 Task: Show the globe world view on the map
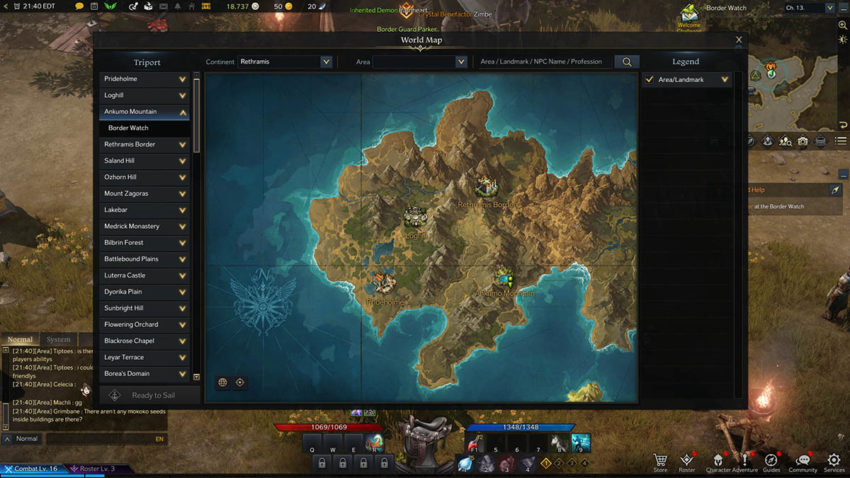pyautogui.click(x=222, y=382)
